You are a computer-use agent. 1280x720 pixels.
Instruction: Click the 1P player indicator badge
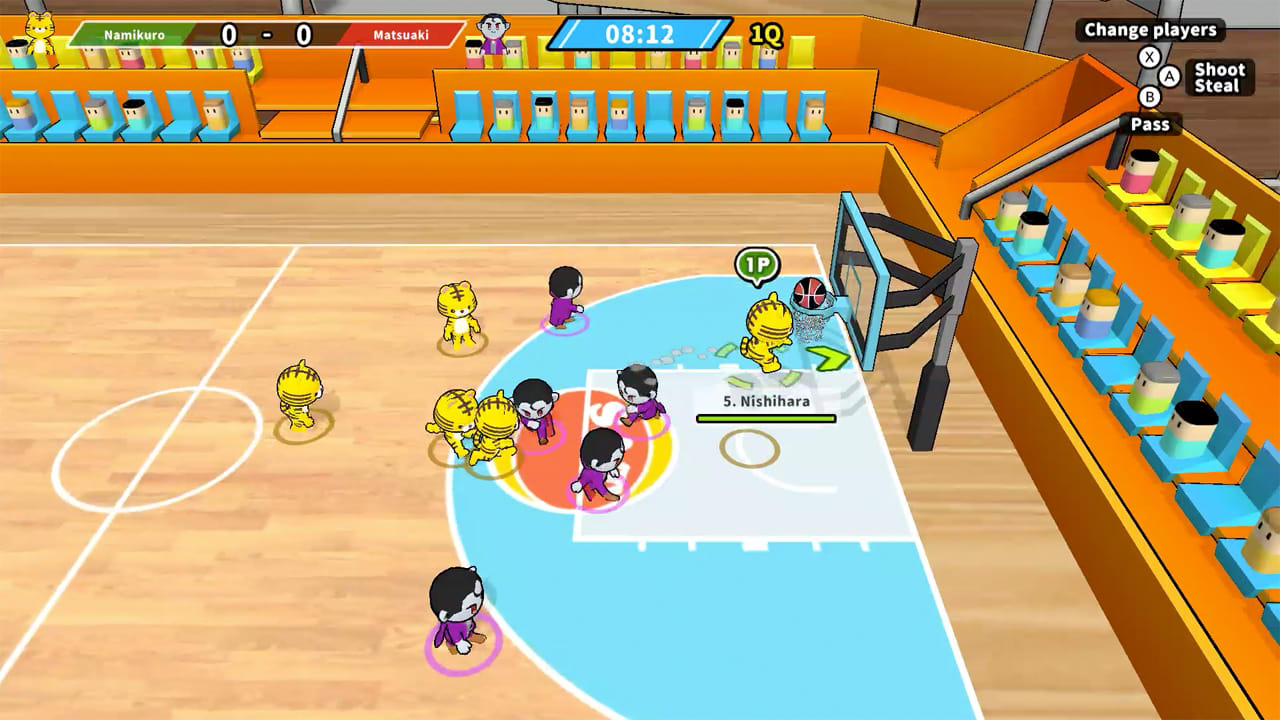[759, 264]
